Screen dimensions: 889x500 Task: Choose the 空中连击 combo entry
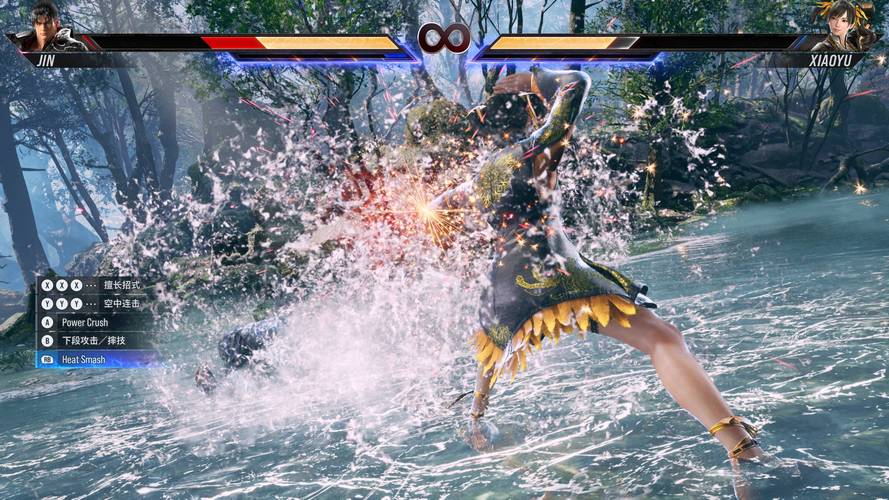pos(121,304)
